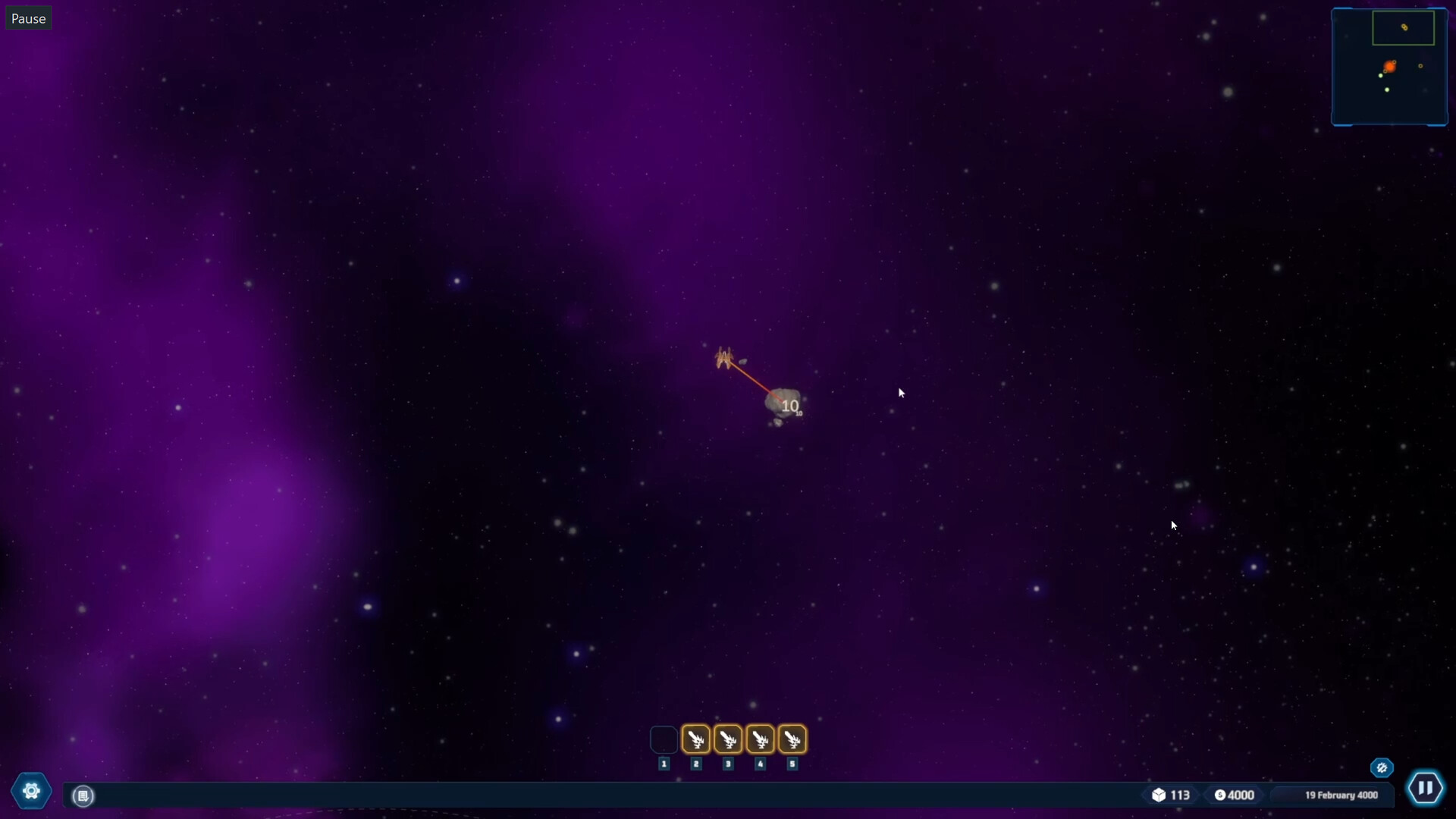Screen dimensions: 1456x819
Task: Select the ship icon in hotbar slot 3
Action: click(x=728, y=739)
